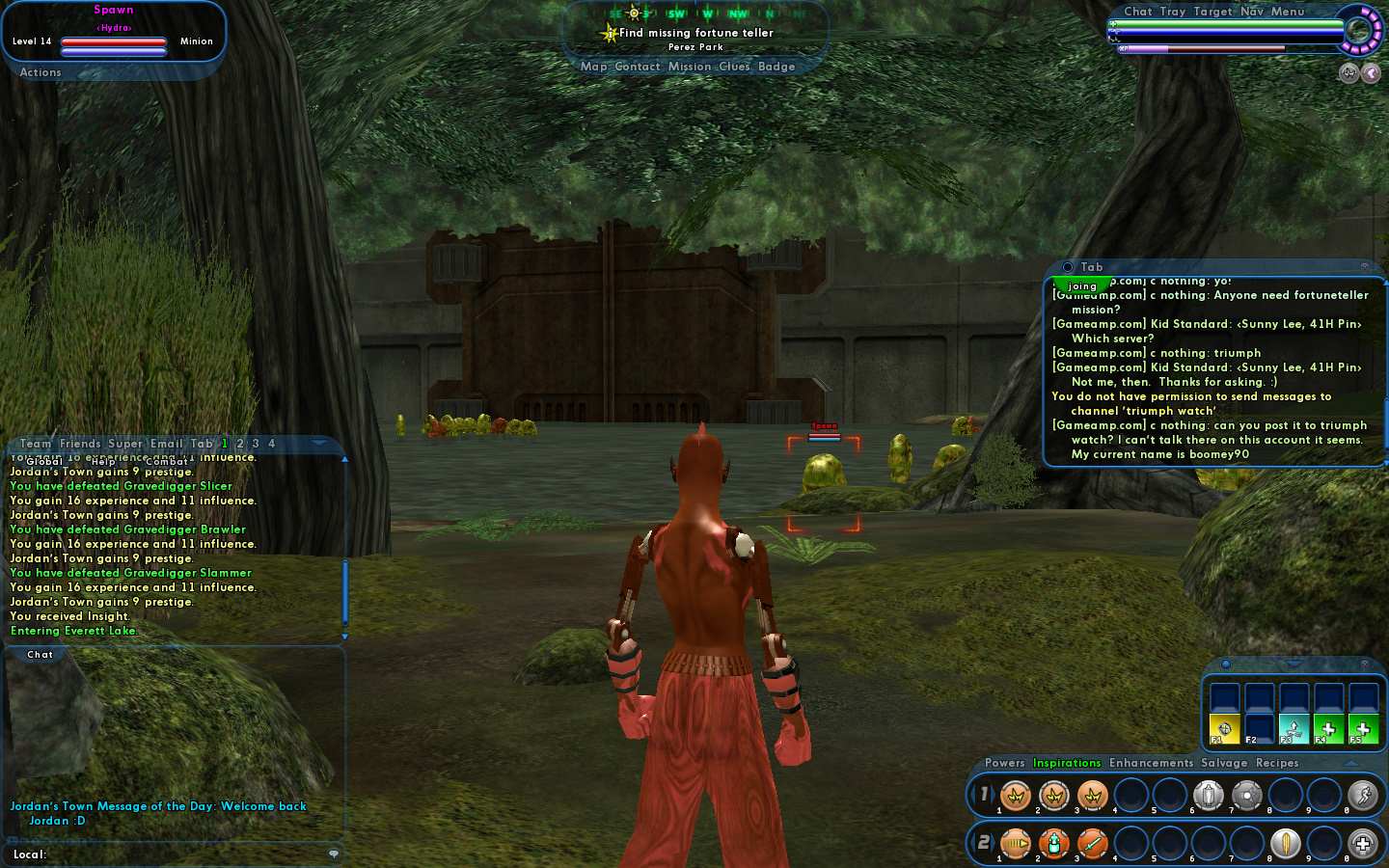1389x868 pixels.
Task: Switch to the Combat chat tab
Action: click(x=167, y=462)
